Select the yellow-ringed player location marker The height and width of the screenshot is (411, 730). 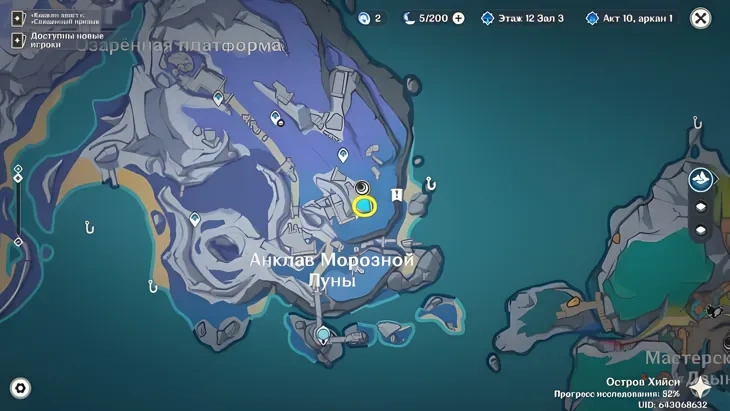pyautogui.click(x=364, y=206)
